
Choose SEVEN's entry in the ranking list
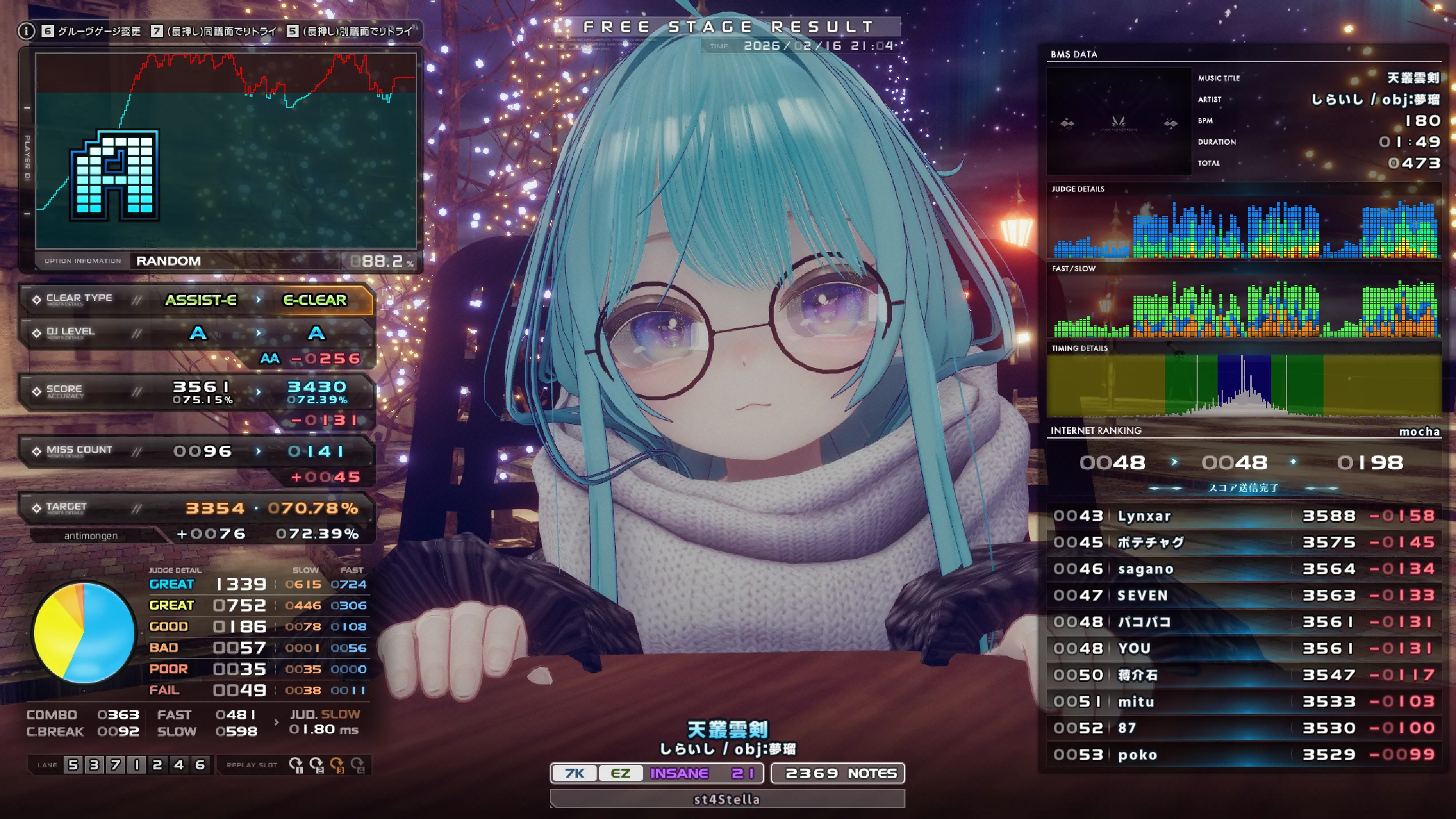click(1243, 595)
